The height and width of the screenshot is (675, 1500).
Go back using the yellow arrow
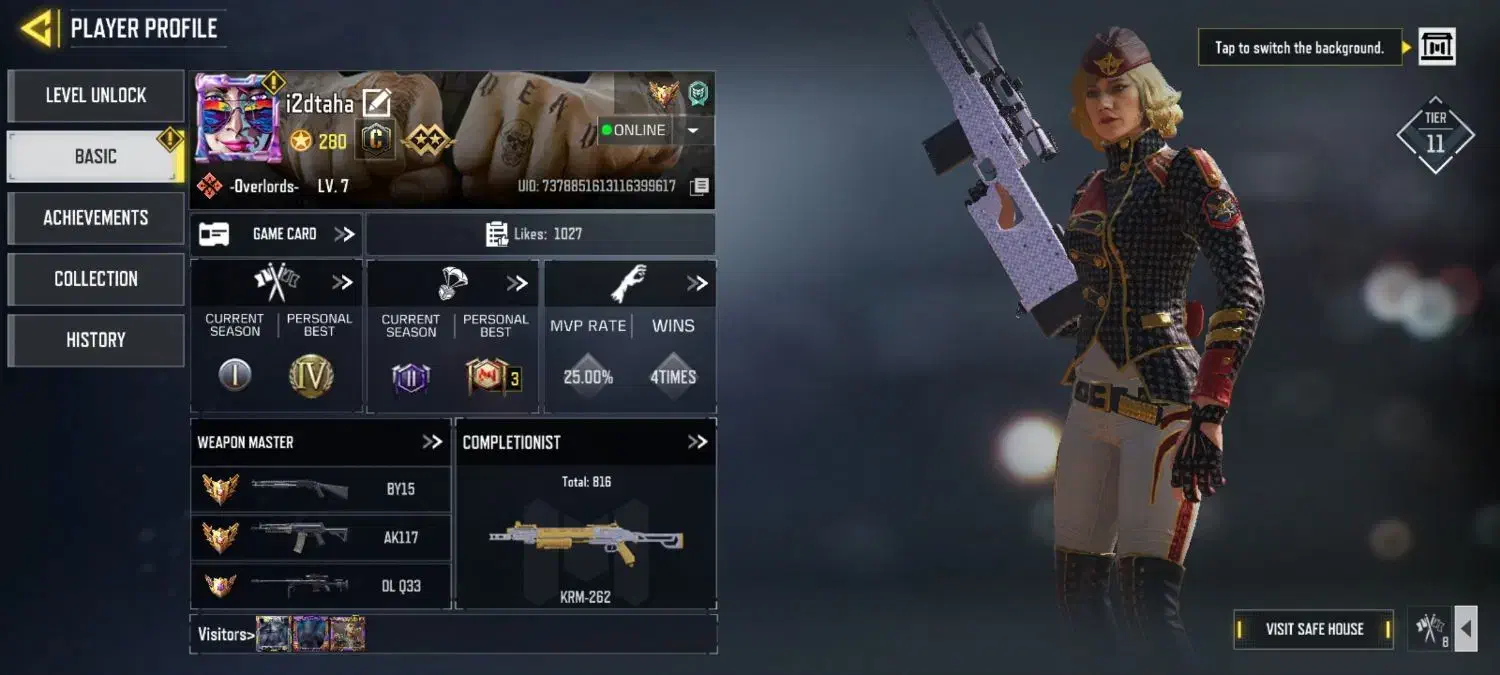coord(37,28)
